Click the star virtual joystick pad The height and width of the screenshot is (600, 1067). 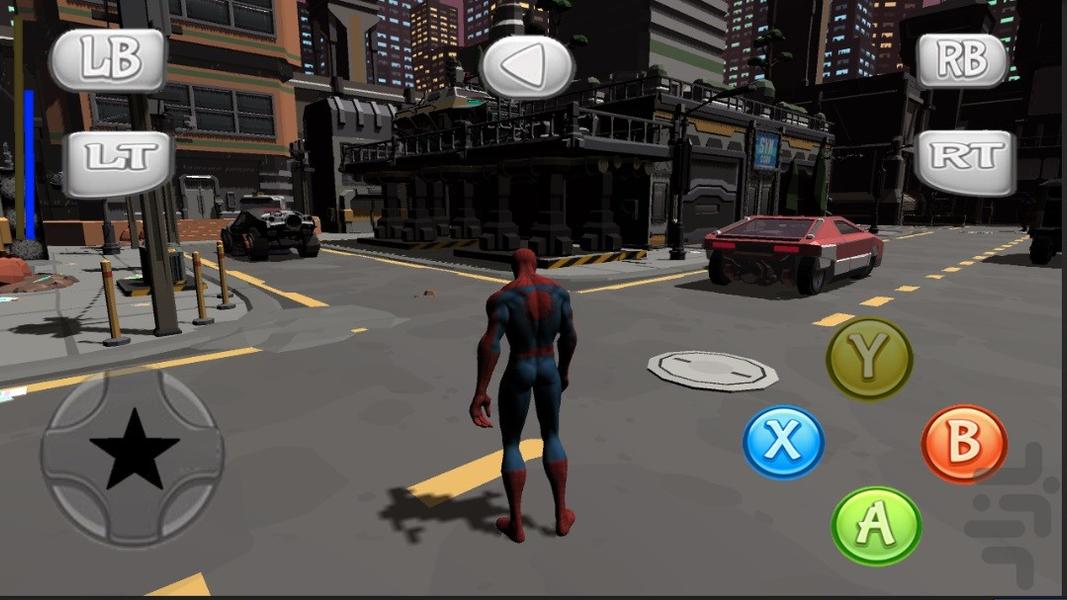tap(133, 457)
